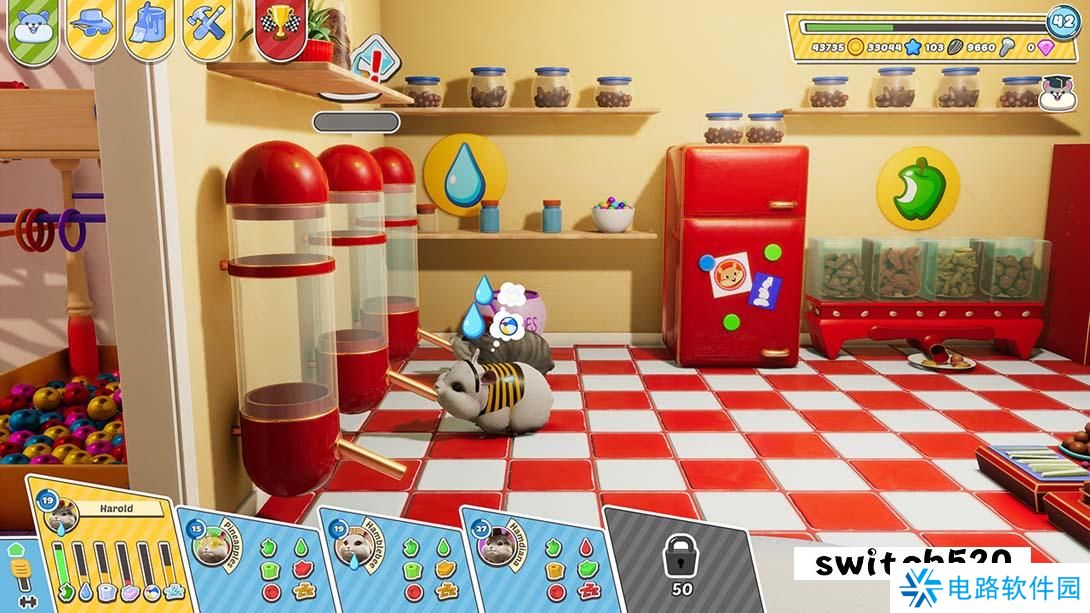Image resolution: width=1090 pixels, height=613 pixels.
Task: Click the graduation cap hamster icon
Action: [x=1054, y=94]
